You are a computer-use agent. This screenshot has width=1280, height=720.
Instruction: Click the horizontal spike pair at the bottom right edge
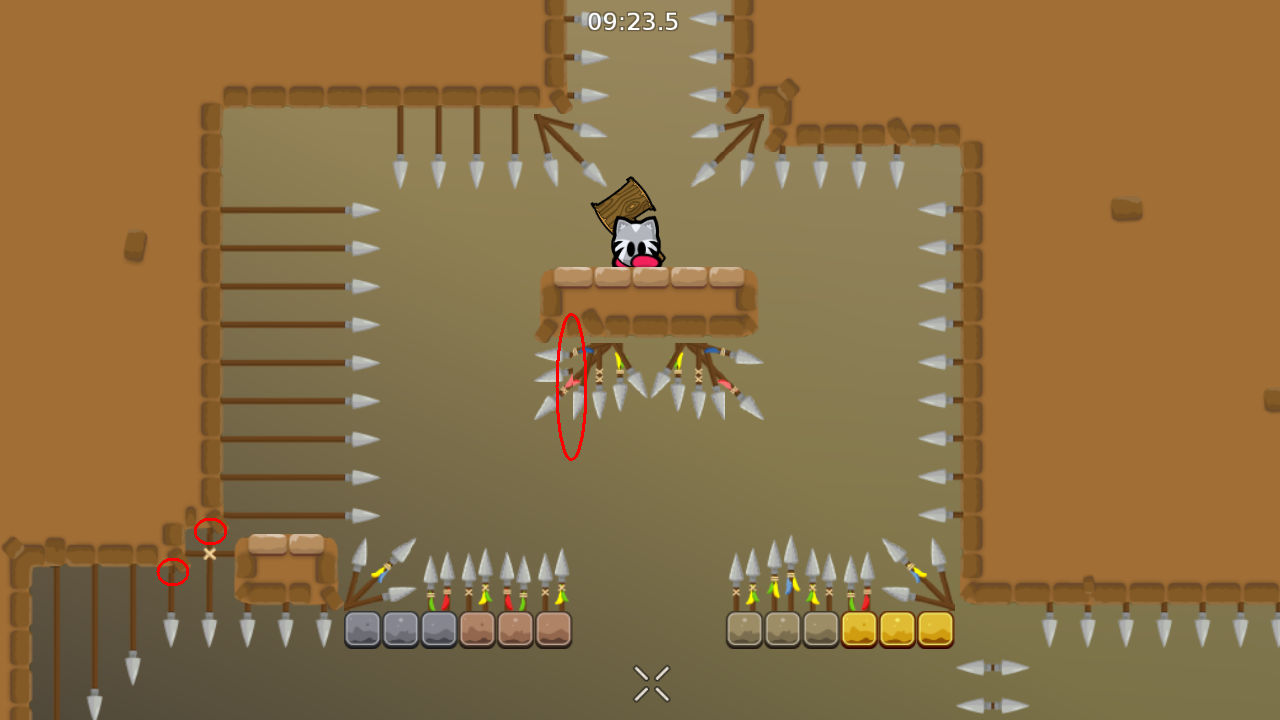[990, 668]
